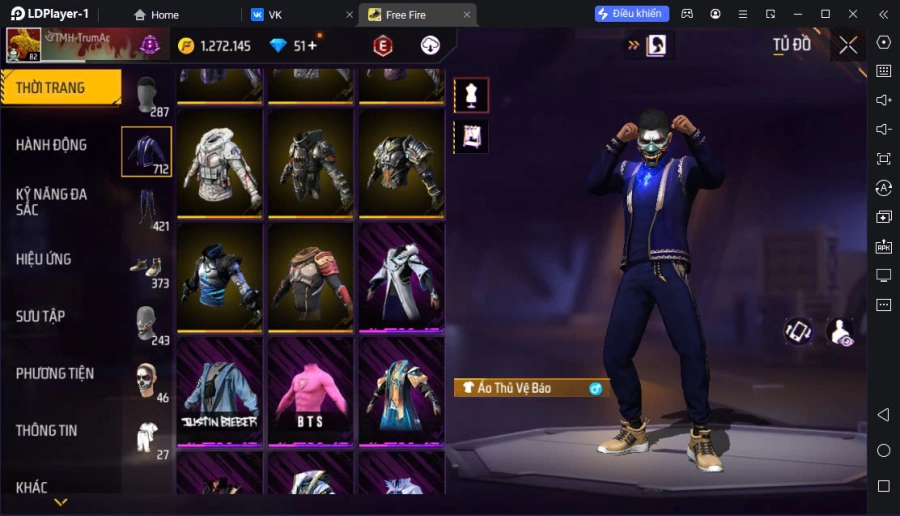Image resolution: width=900 pixels, height=516 pixels.
Task: Click the mannequin outfit view icon
Action: (471, 95)
